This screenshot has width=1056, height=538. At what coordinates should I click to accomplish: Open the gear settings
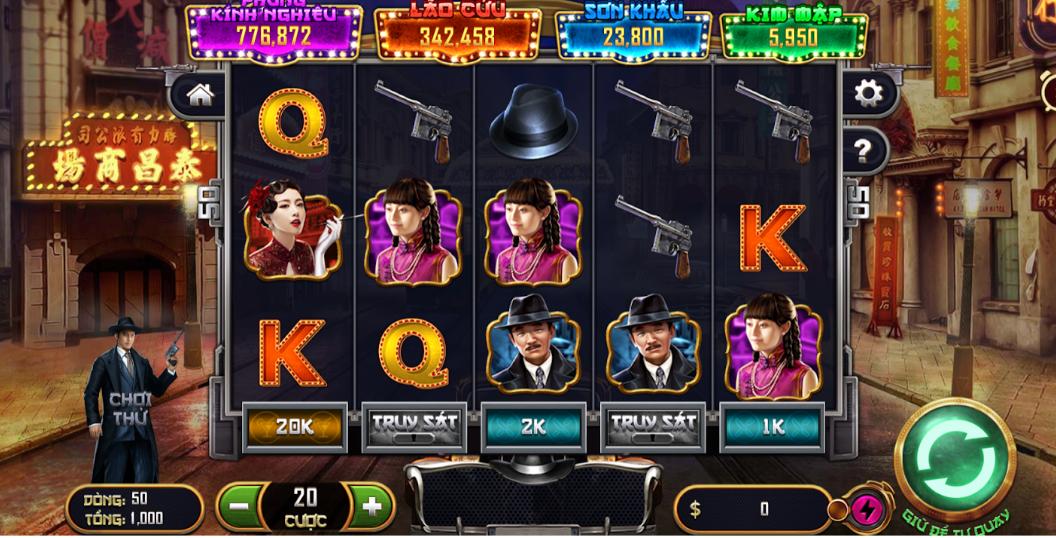pyautogui.click(x=866, y=95)
